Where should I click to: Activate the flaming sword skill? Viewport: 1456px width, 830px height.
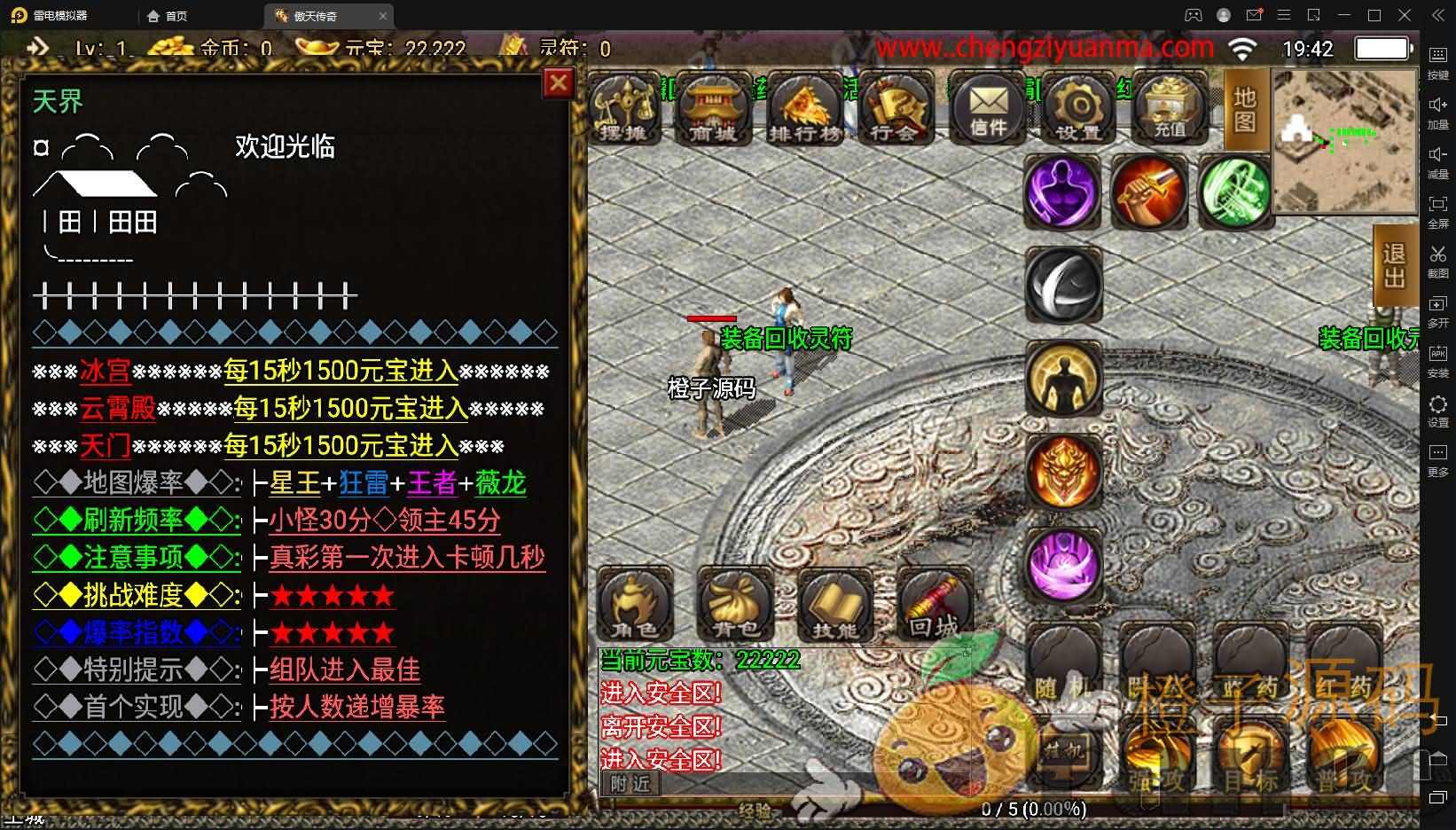(1148, 192)
